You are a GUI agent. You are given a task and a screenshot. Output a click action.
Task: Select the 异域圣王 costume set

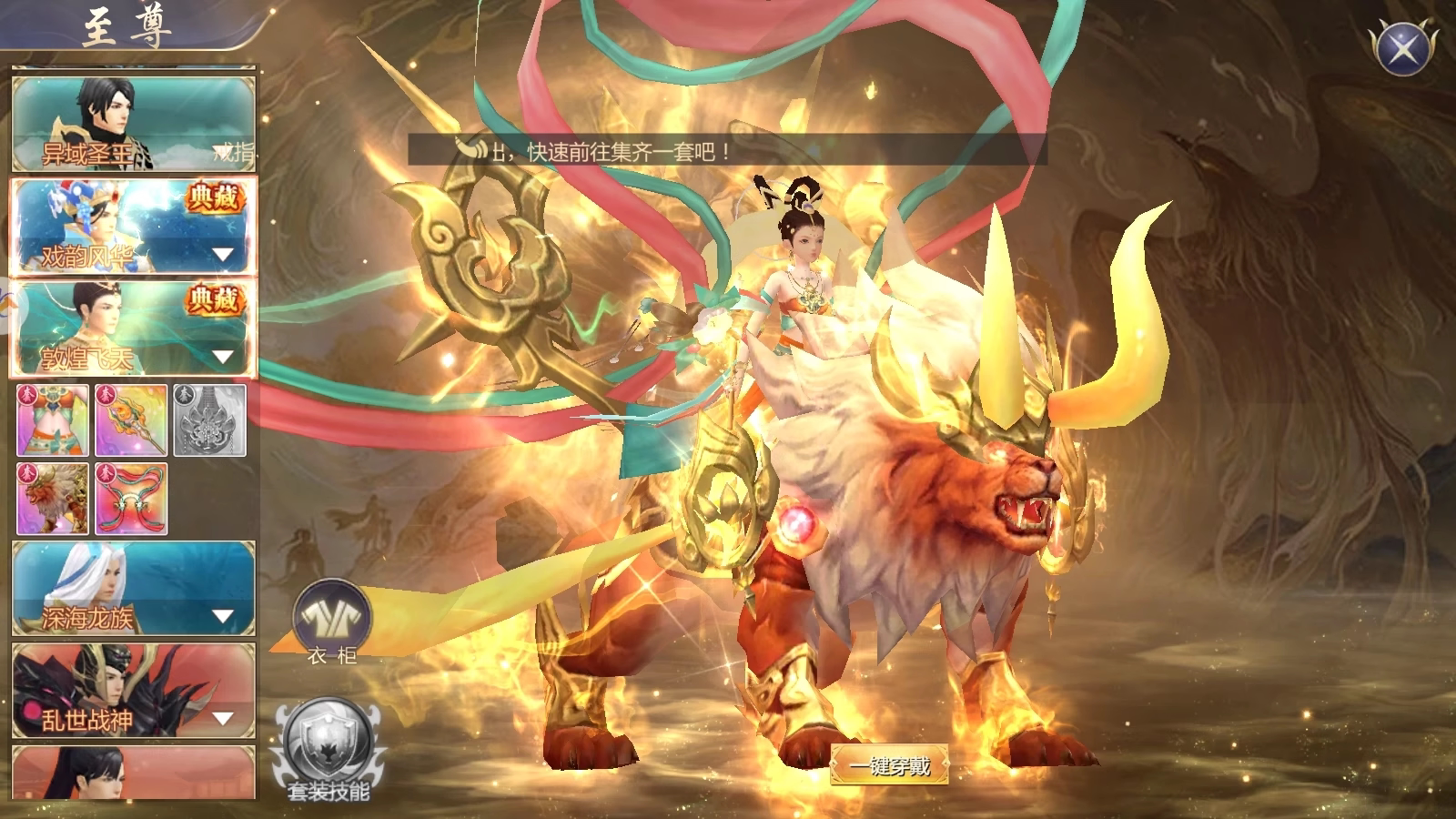point(133,124)
